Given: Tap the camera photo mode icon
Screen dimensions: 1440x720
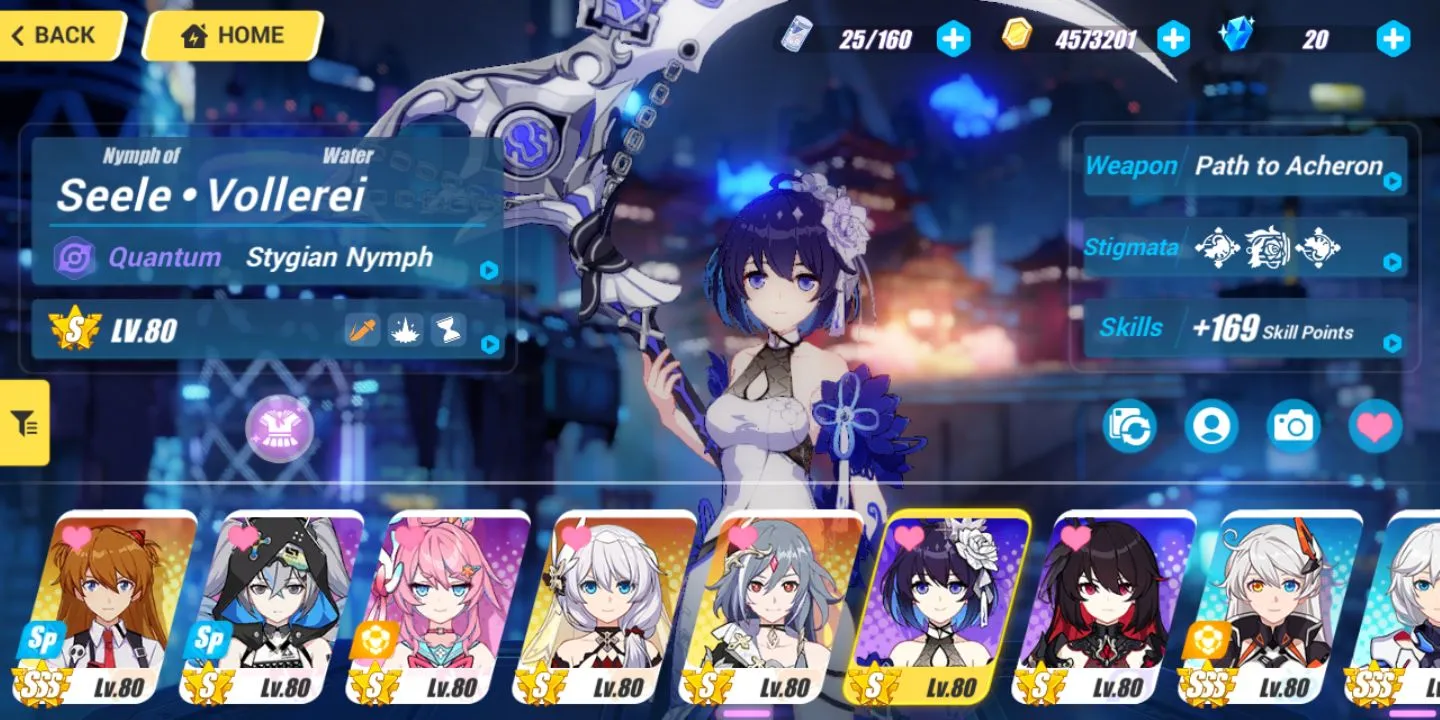Looking at the screenshot, I should click(x=1293, y=427).
